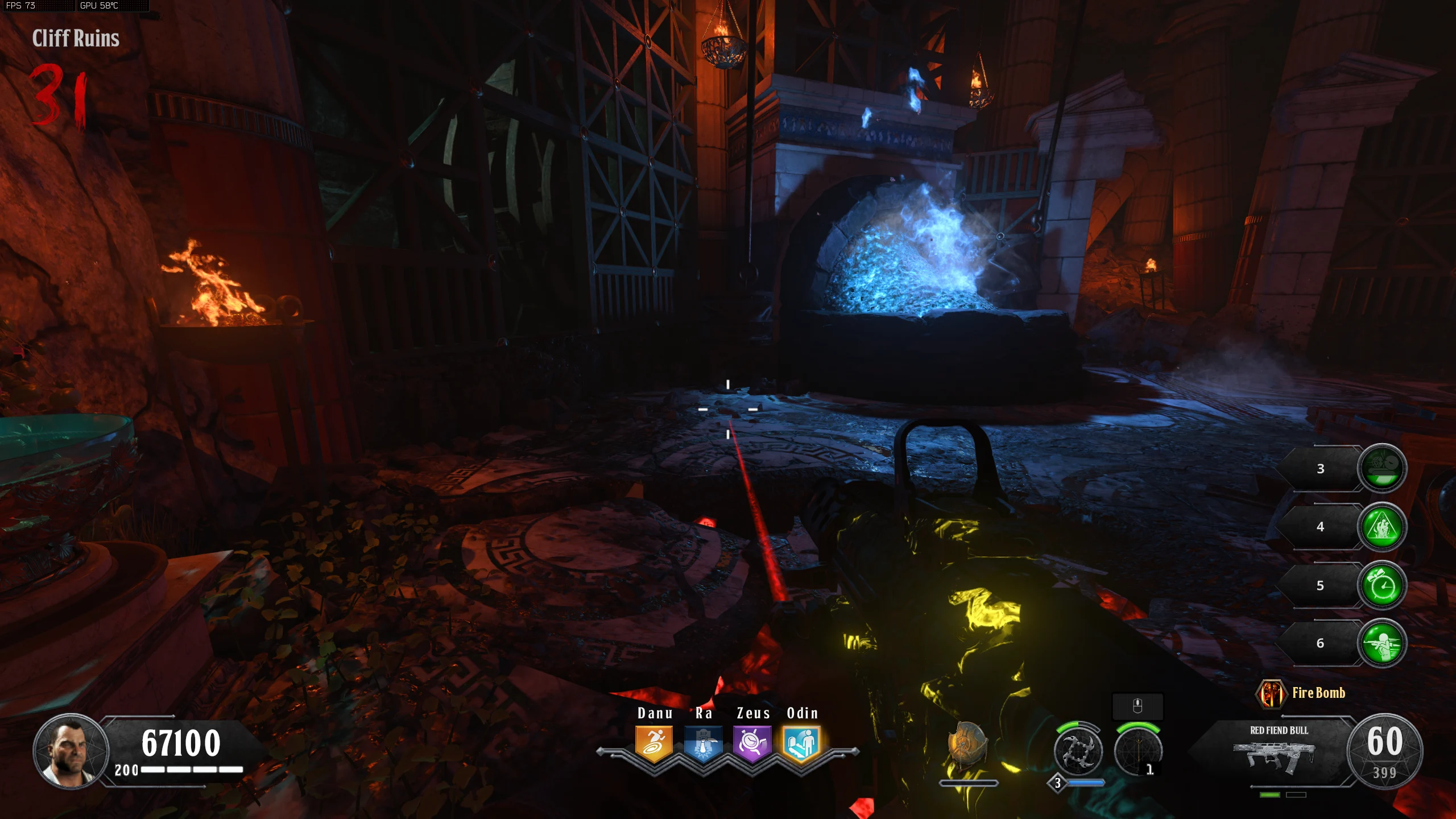Use the rifle-soldier elixir in slot 6
1456x819 pixels.
(1382, 643)
